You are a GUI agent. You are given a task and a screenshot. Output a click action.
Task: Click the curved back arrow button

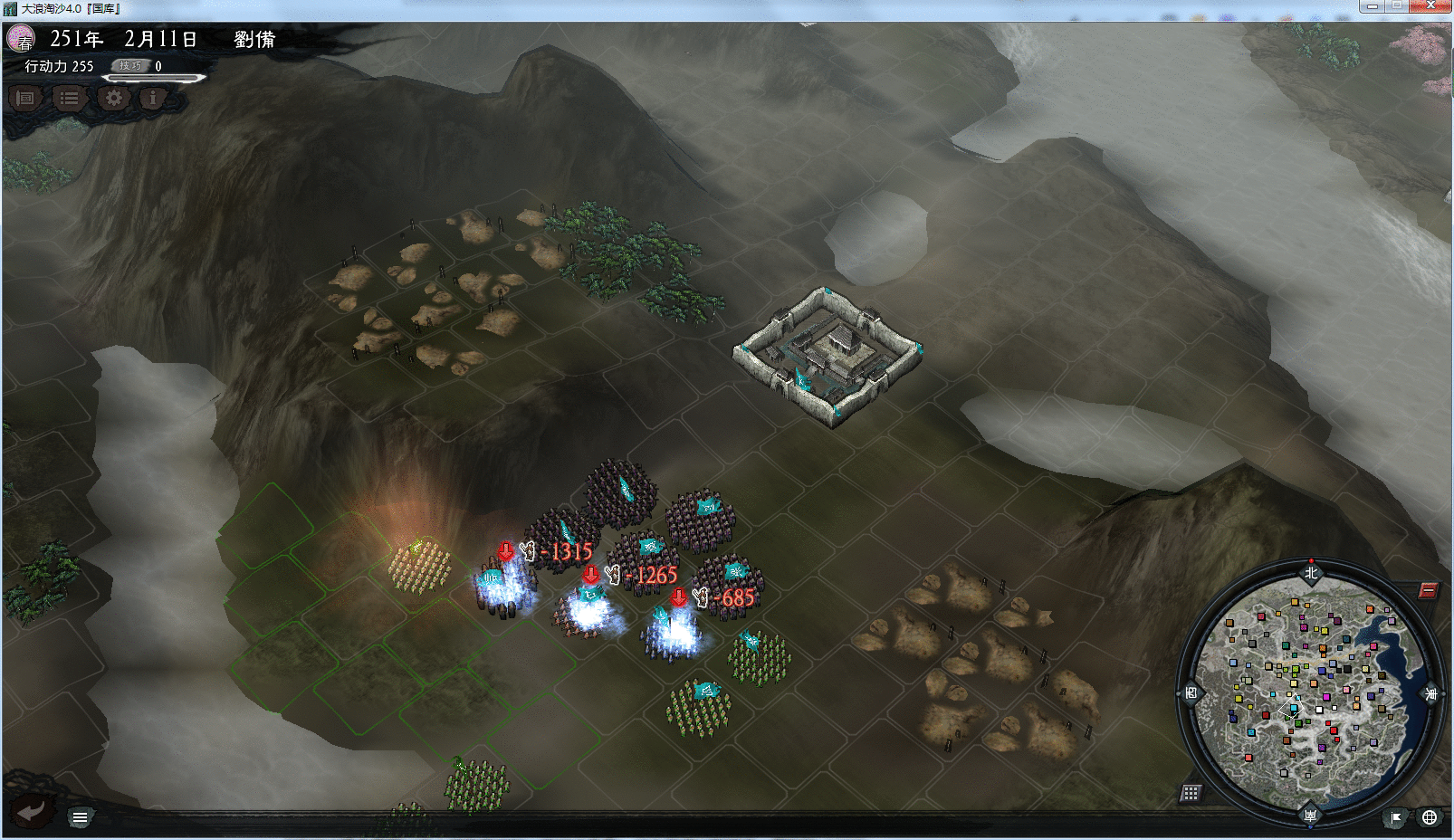[32, 811]
